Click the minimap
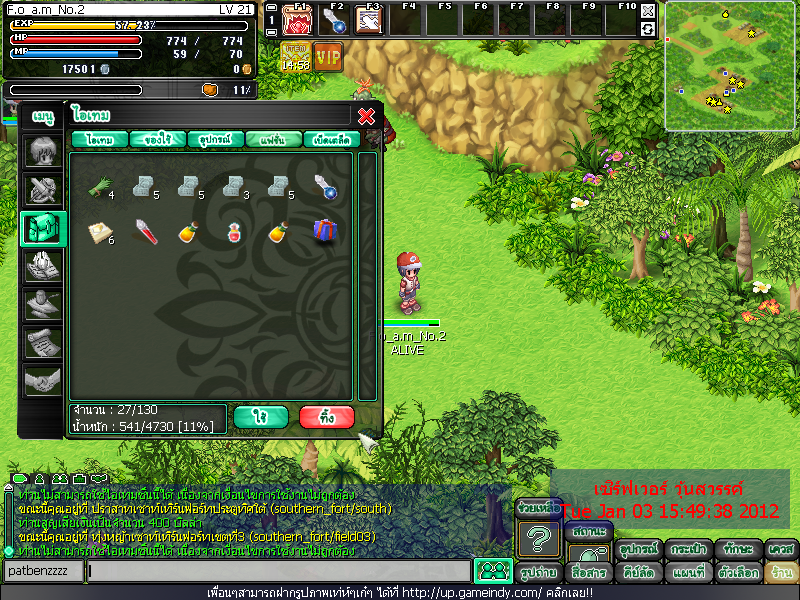800x600 pixels. [729, 65]
